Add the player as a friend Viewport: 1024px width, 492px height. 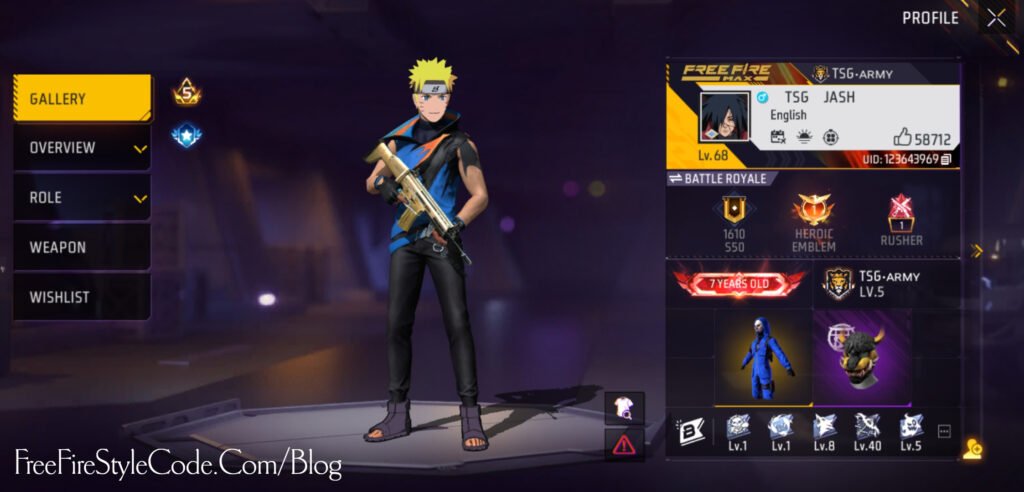971,450
